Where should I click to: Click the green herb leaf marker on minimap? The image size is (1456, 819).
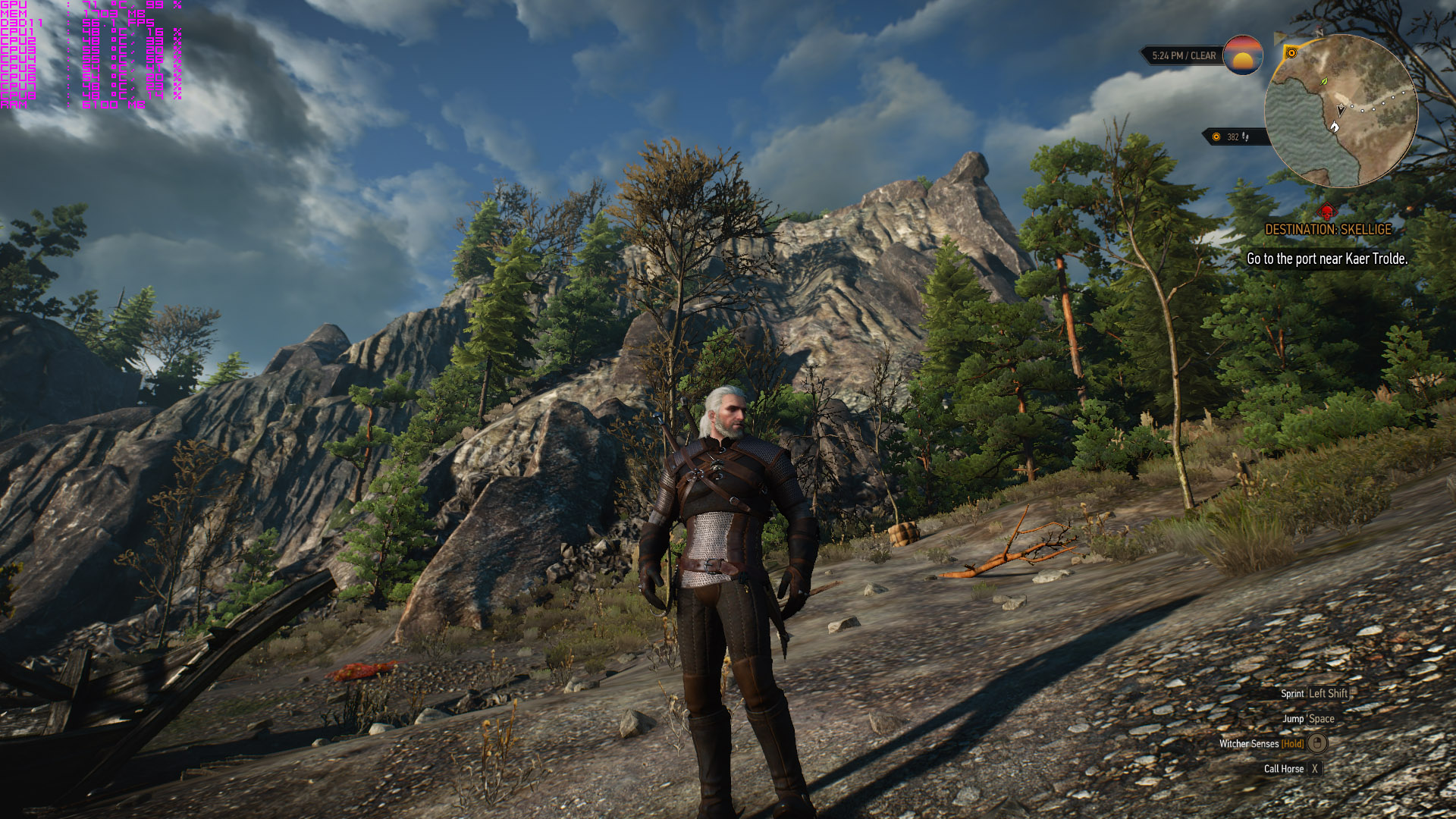coord(1324,81)
